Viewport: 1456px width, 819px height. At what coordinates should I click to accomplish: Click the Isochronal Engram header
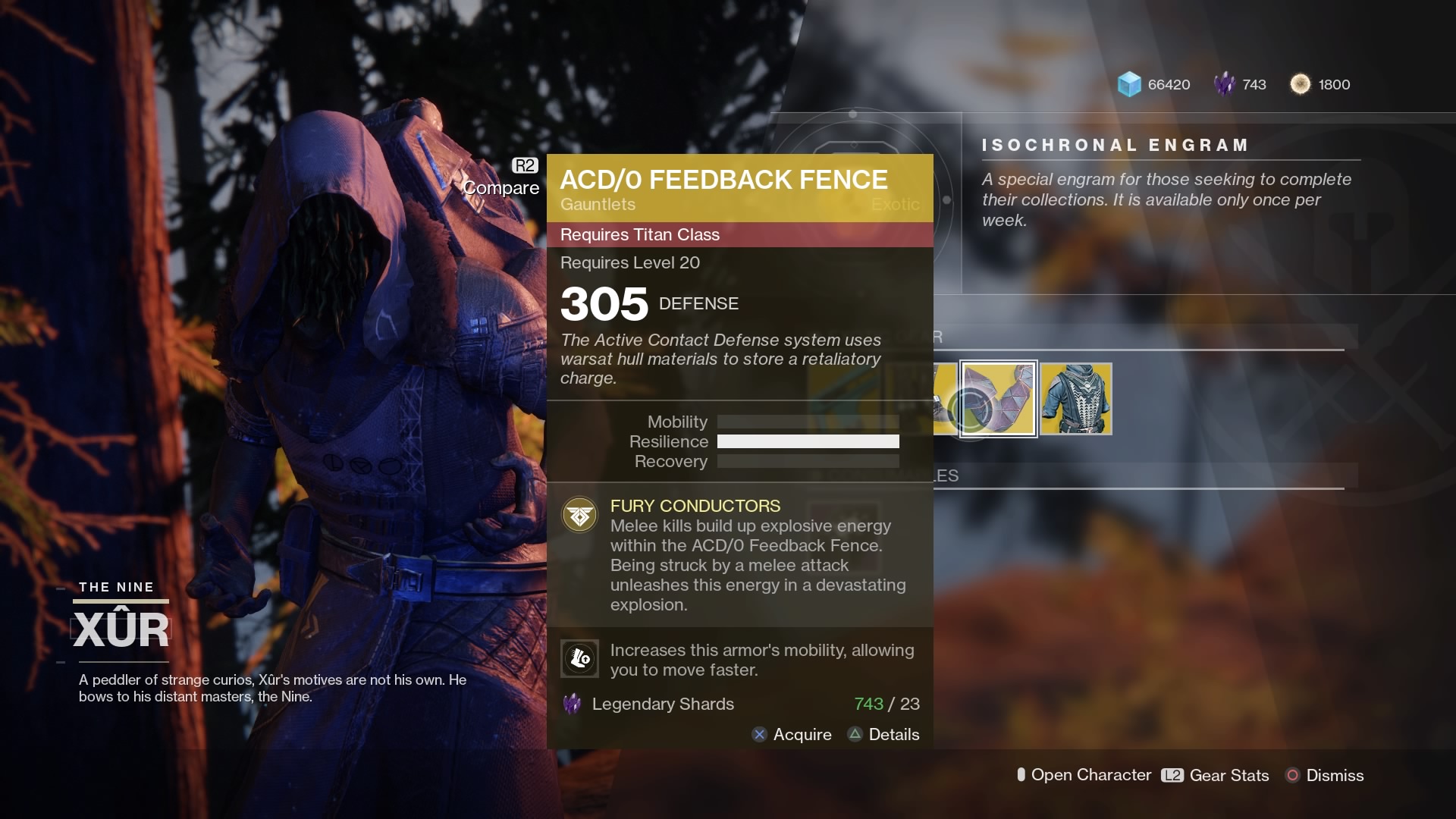pyautogui.click(x=1115, y=145)
